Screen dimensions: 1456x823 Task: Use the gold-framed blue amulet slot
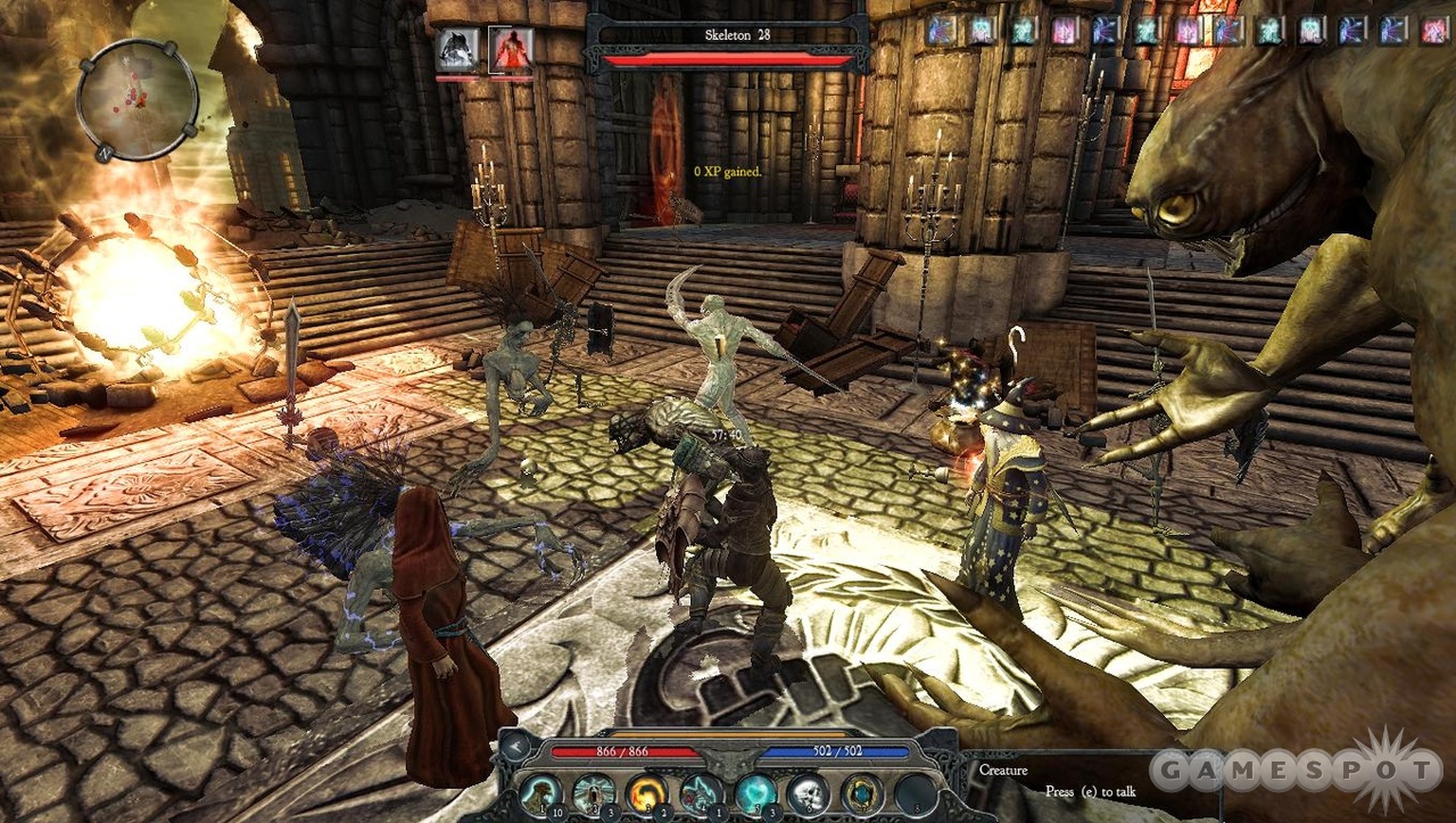pos(862,795)
